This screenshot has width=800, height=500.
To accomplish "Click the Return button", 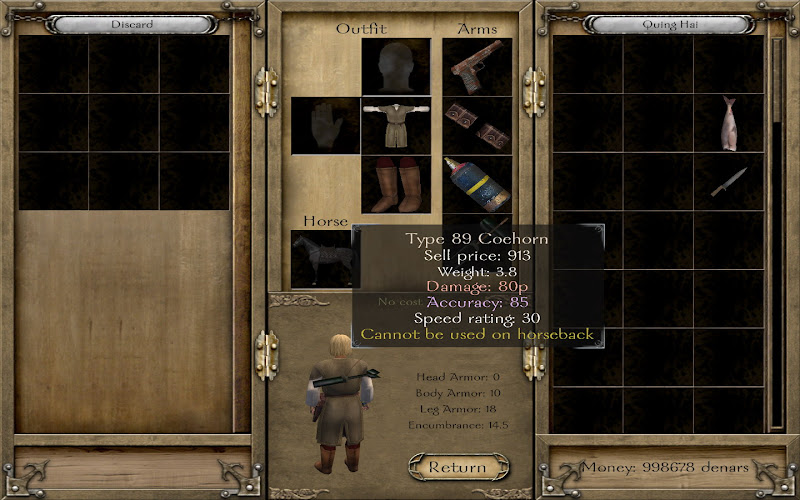I will pyautogui.click(x=458, y=466).
